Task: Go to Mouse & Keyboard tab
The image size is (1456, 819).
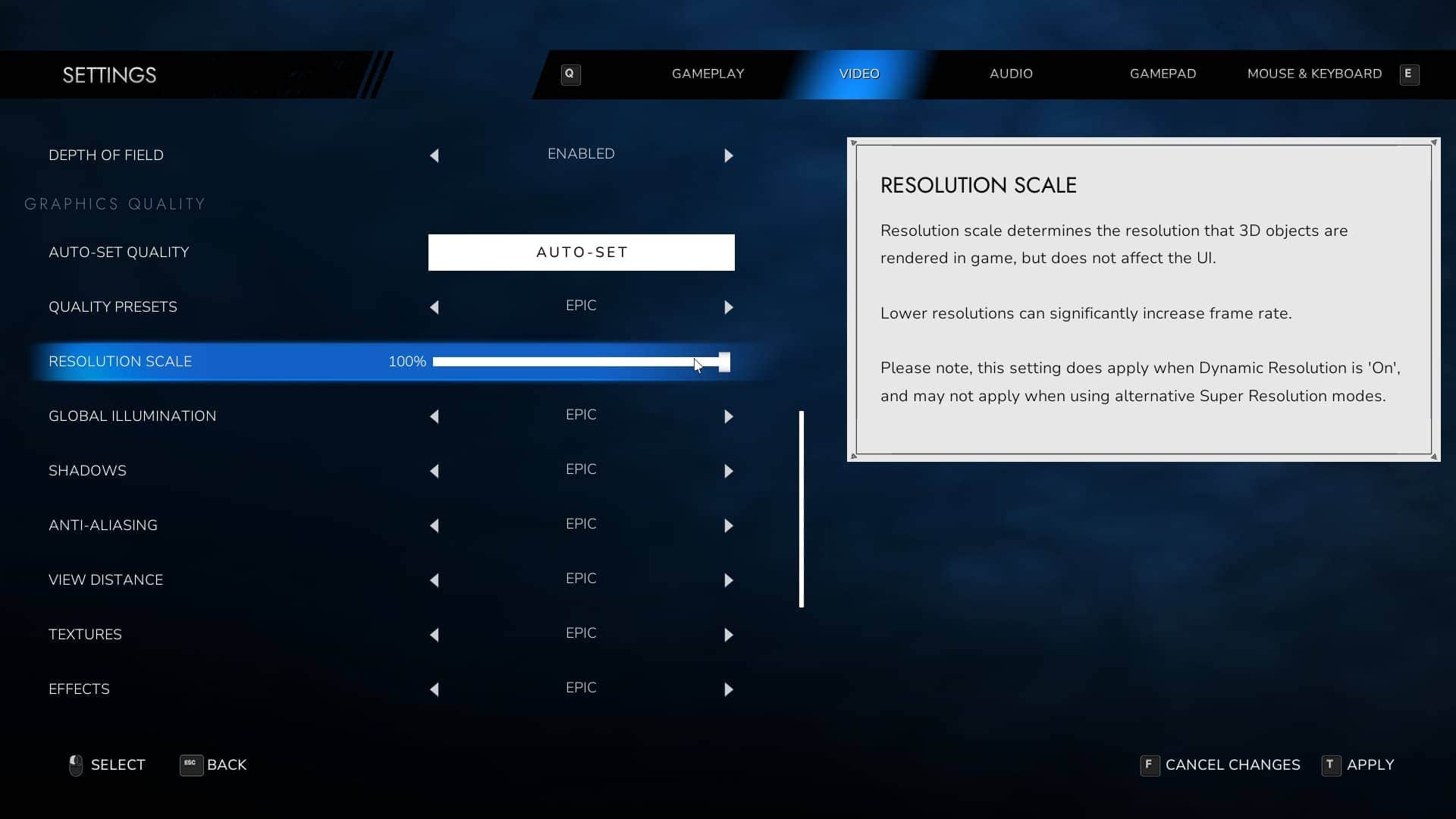Action: 1314,74
